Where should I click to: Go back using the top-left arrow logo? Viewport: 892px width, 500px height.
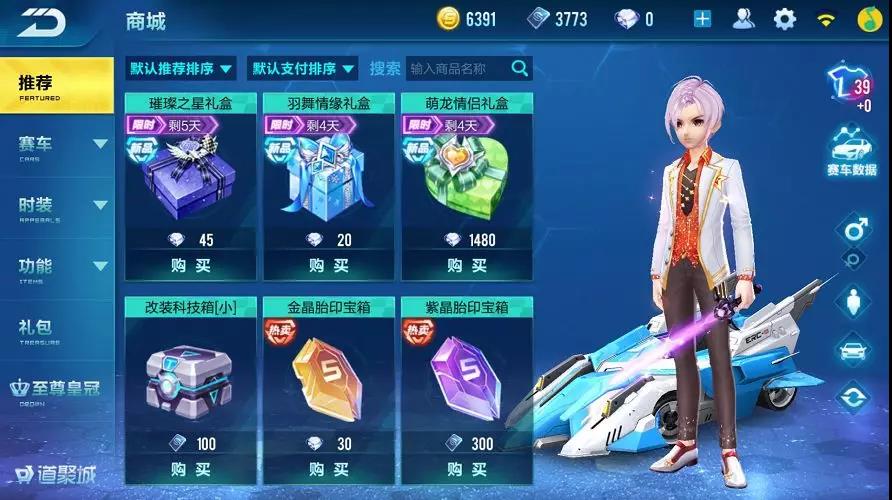[x=40, y=20]
